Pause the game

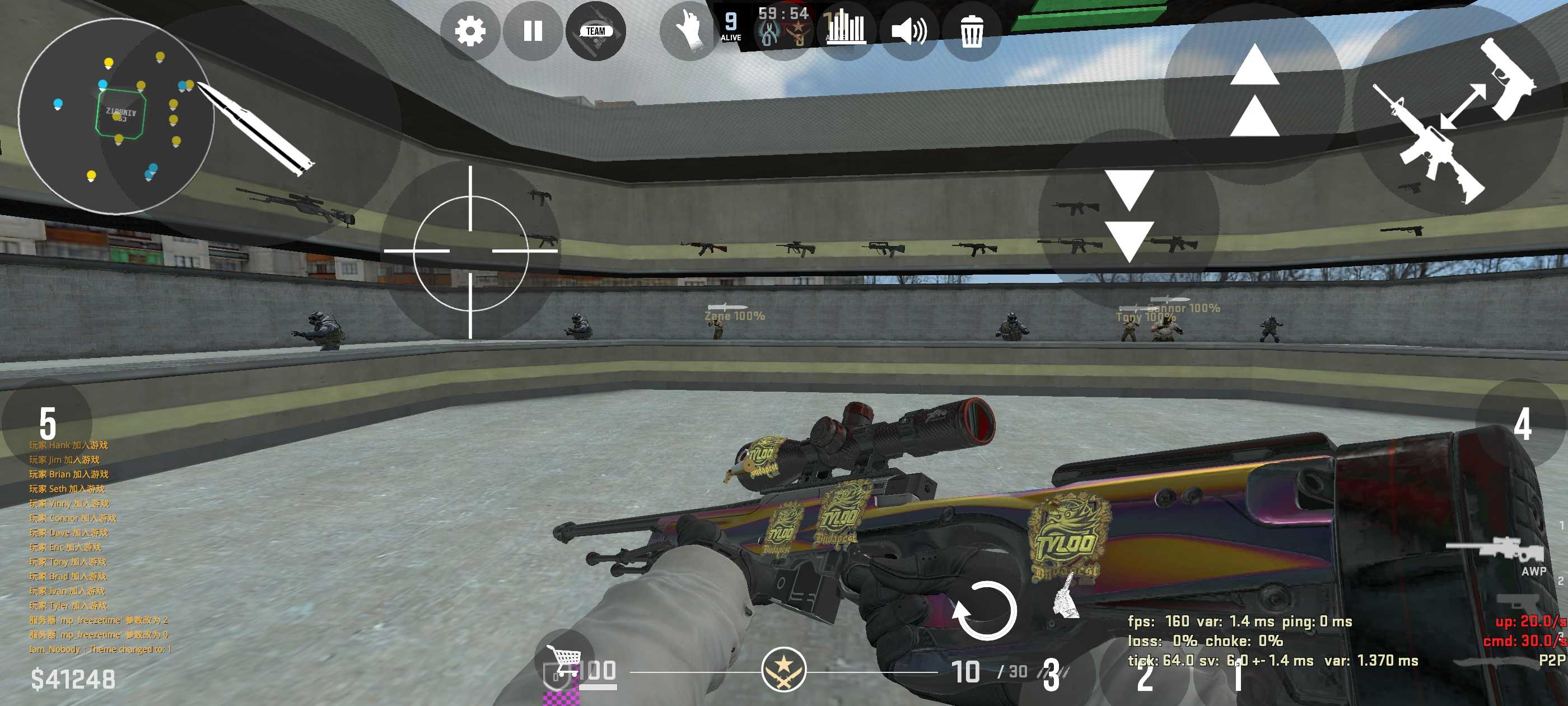(x=533, y=31)
